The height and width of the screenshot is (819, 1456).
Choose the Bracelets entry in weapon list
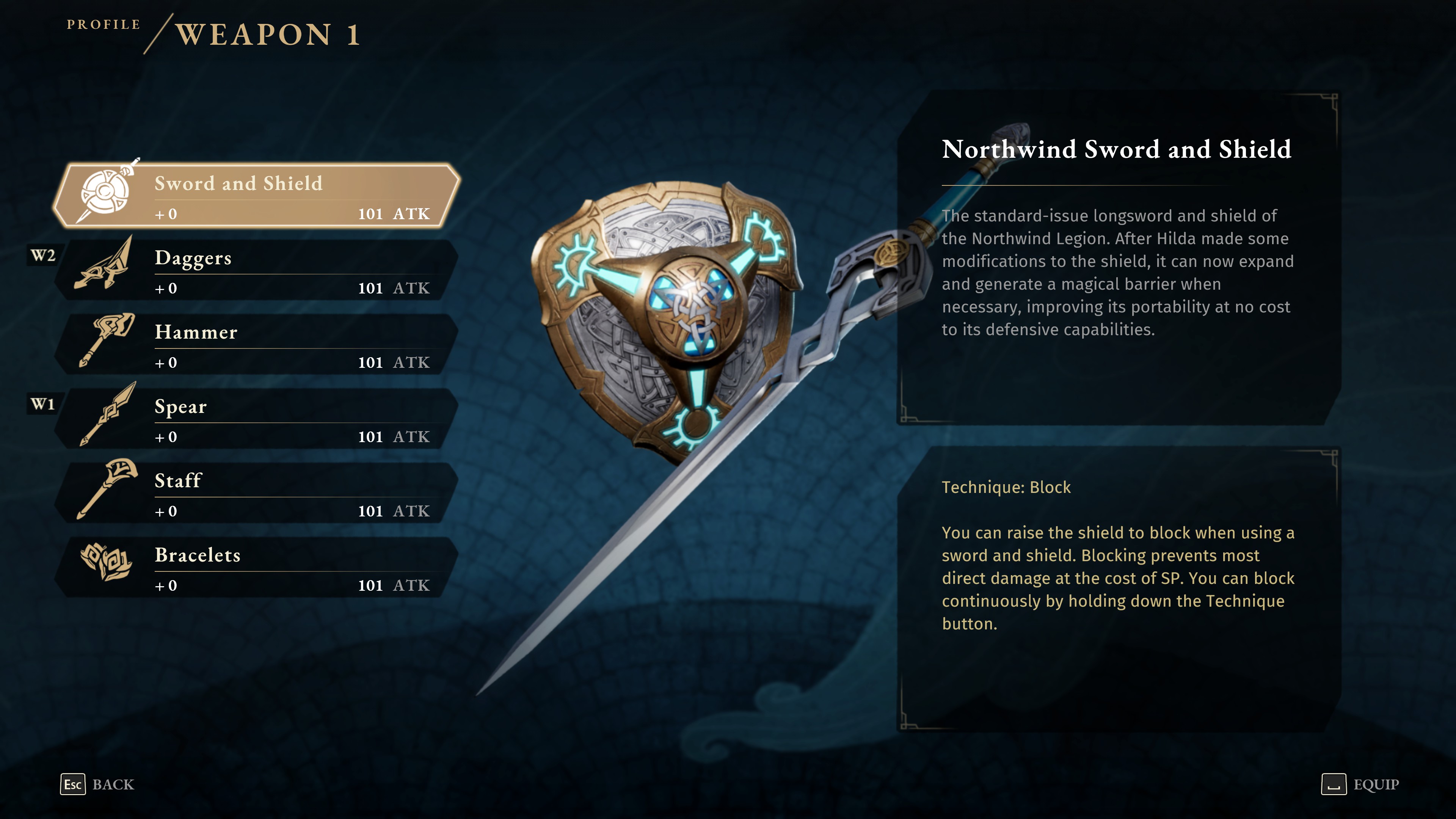coord(254,569)
